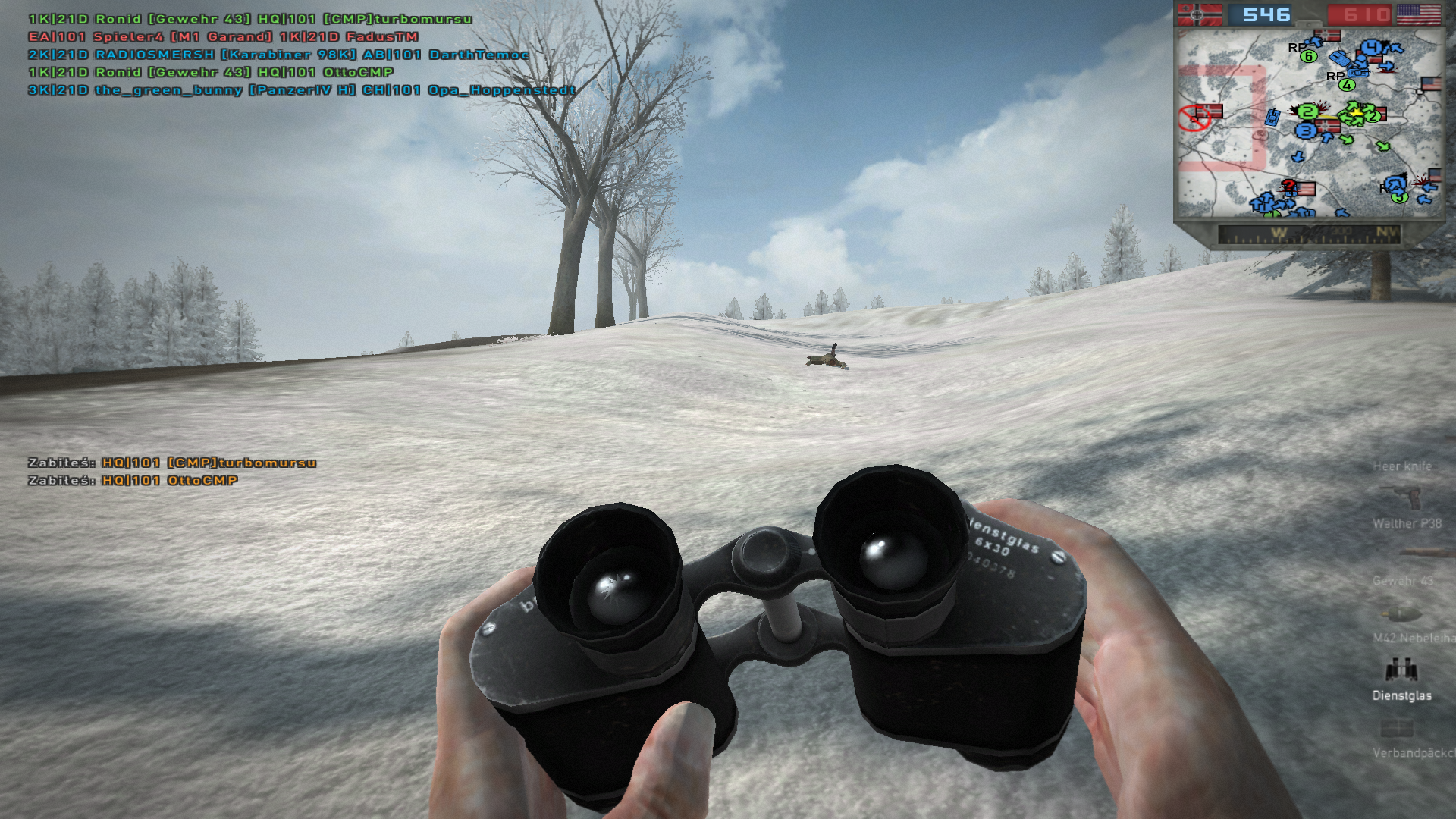Image resolution: width=1456 pixels, height=819 pixels.
Task: Switch to the Gewehr 43 rifle
Action: point(1403,580)
